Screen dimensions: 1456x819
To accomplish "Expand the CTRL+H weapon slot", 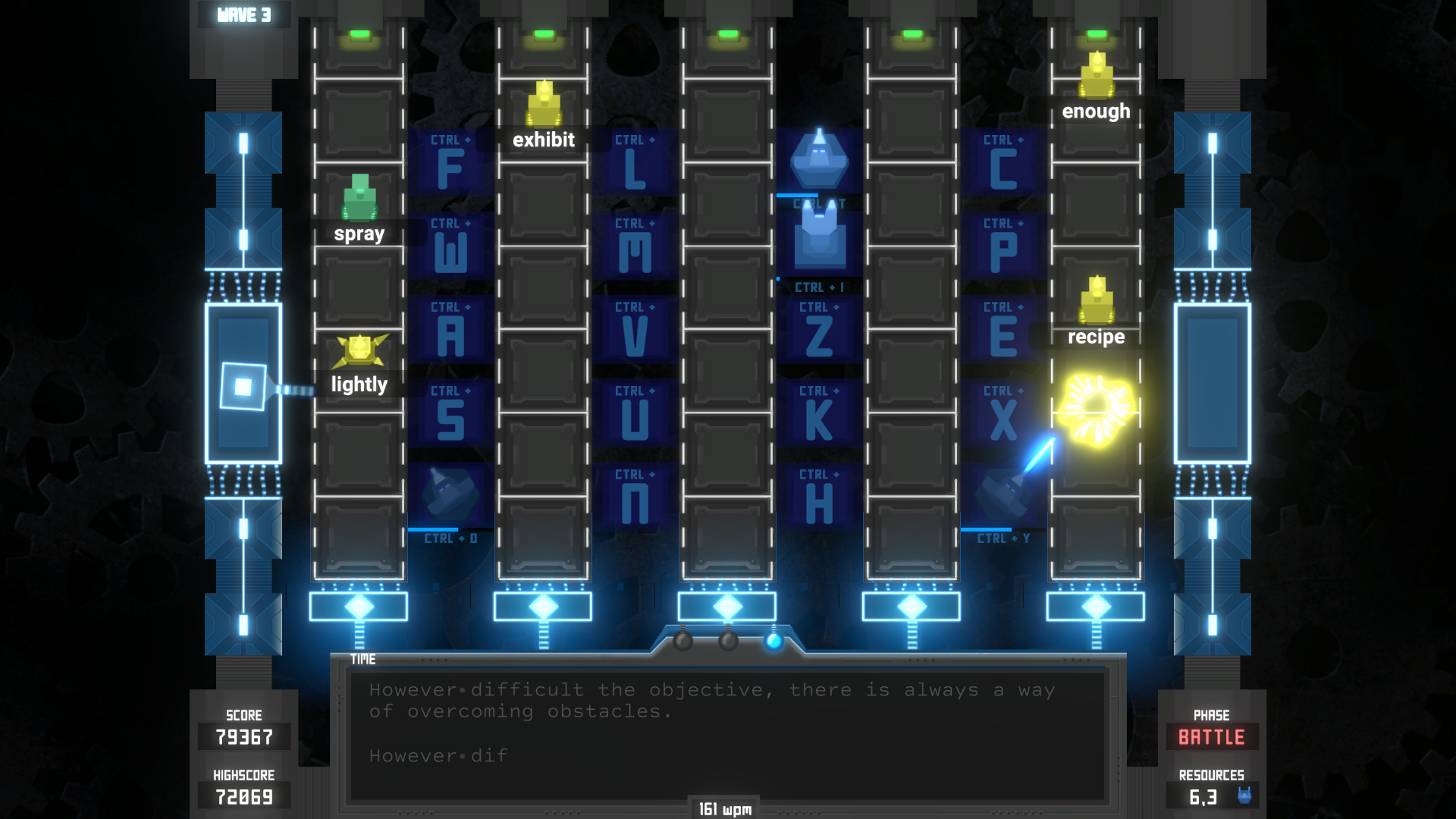I will point(820,497).
